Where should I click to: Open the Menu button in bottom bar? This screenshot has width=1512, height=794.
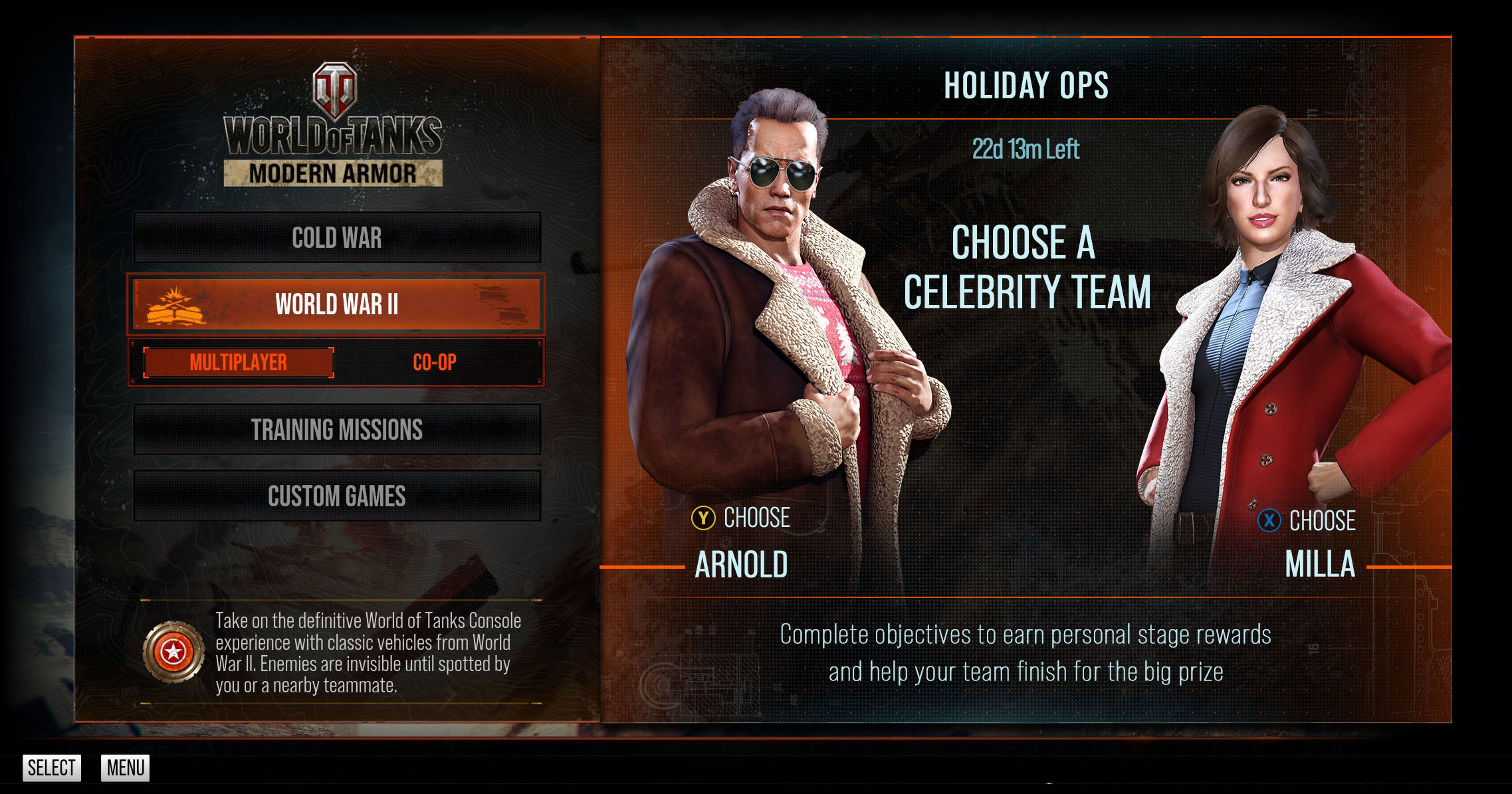click(x=126, y=768)
